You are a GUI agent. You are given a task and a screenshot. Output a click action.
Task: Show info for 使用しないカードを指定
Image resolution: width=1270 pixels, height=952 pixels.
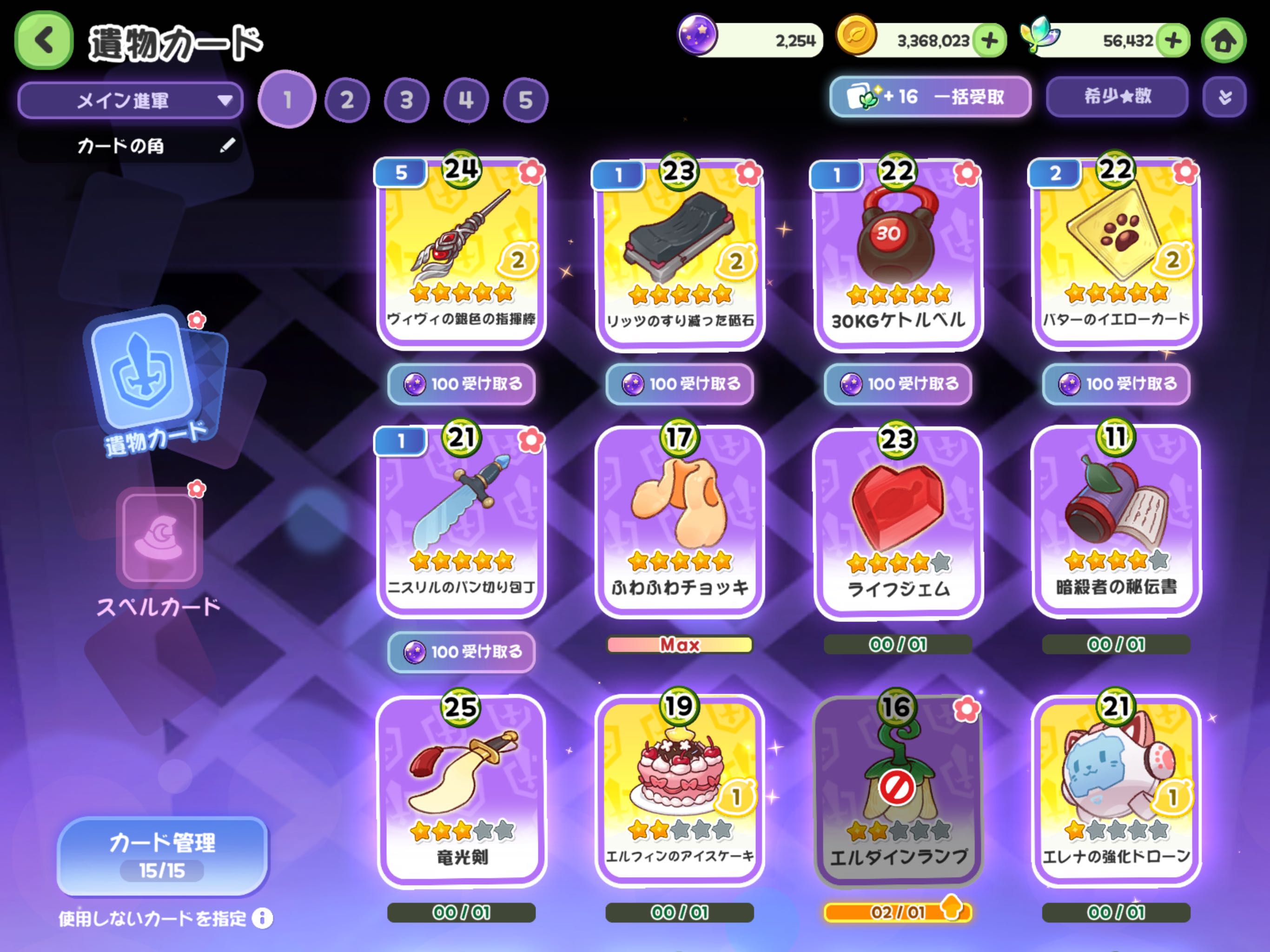click(262, 918)
